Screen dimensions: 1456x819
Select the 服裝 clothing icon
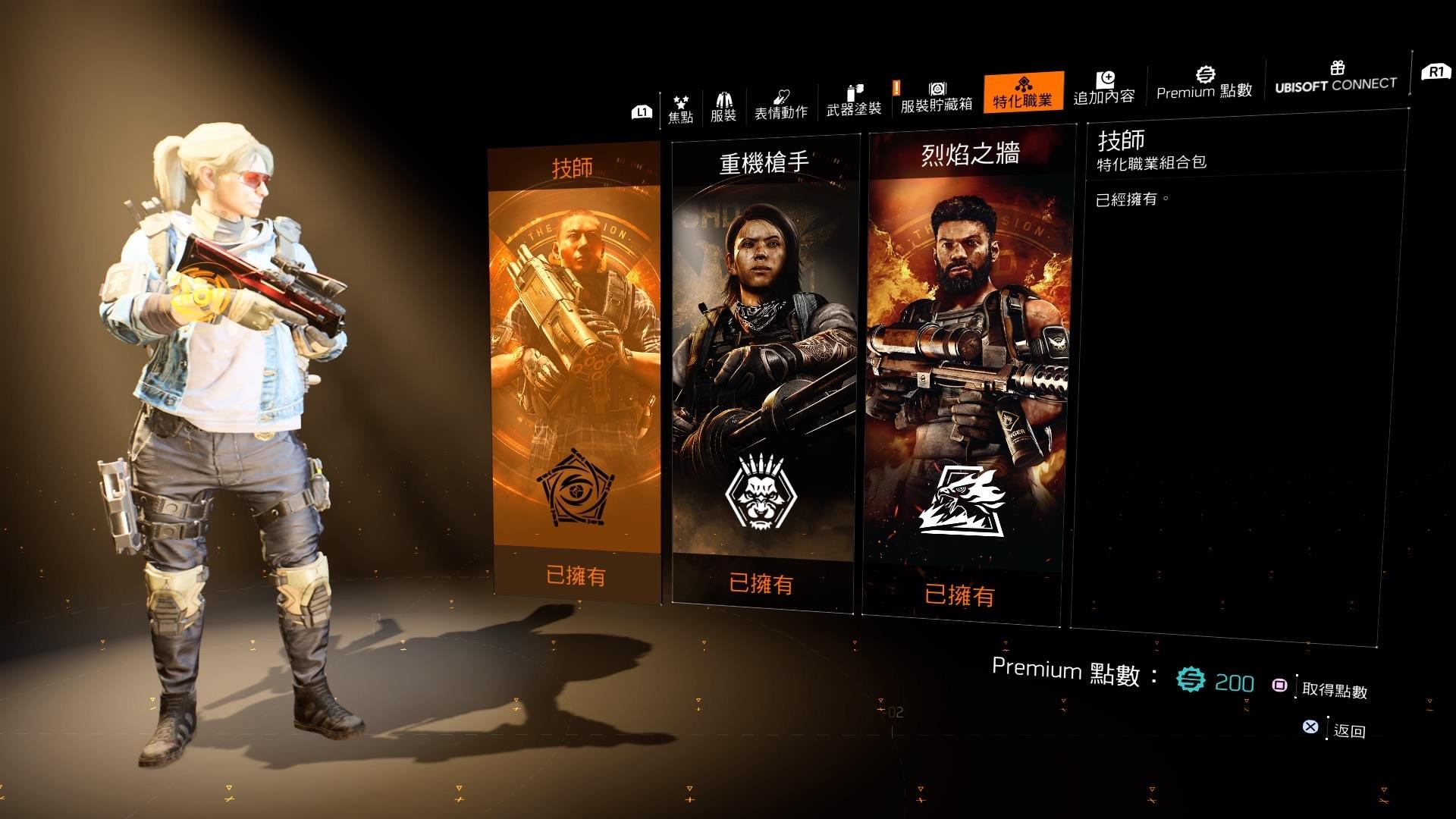click(725, 99)
